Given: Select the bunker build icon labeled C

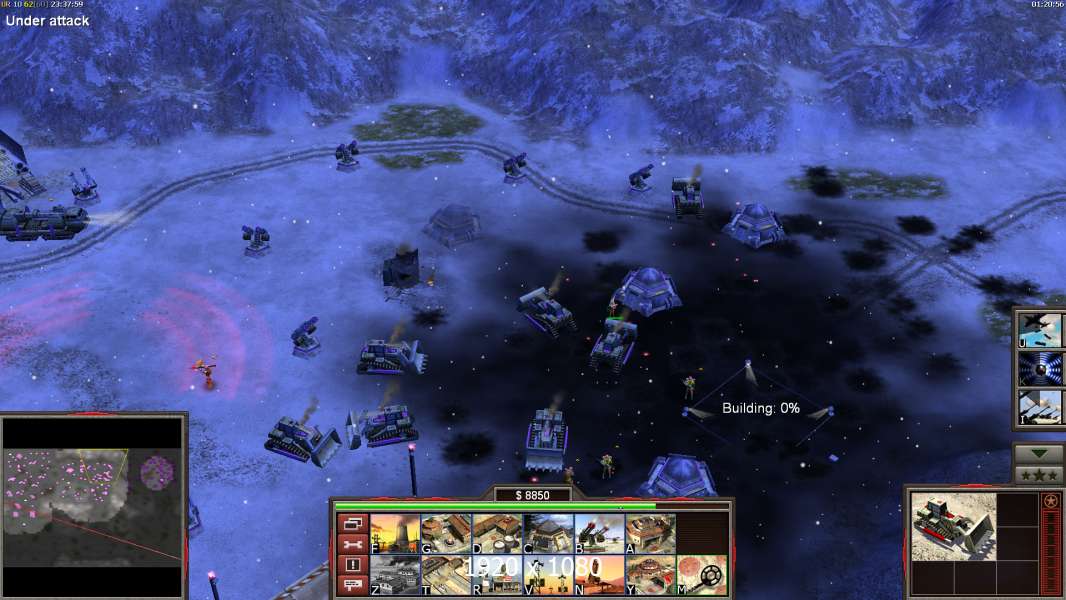Looking at the screenshot, I should coord(548,534).
